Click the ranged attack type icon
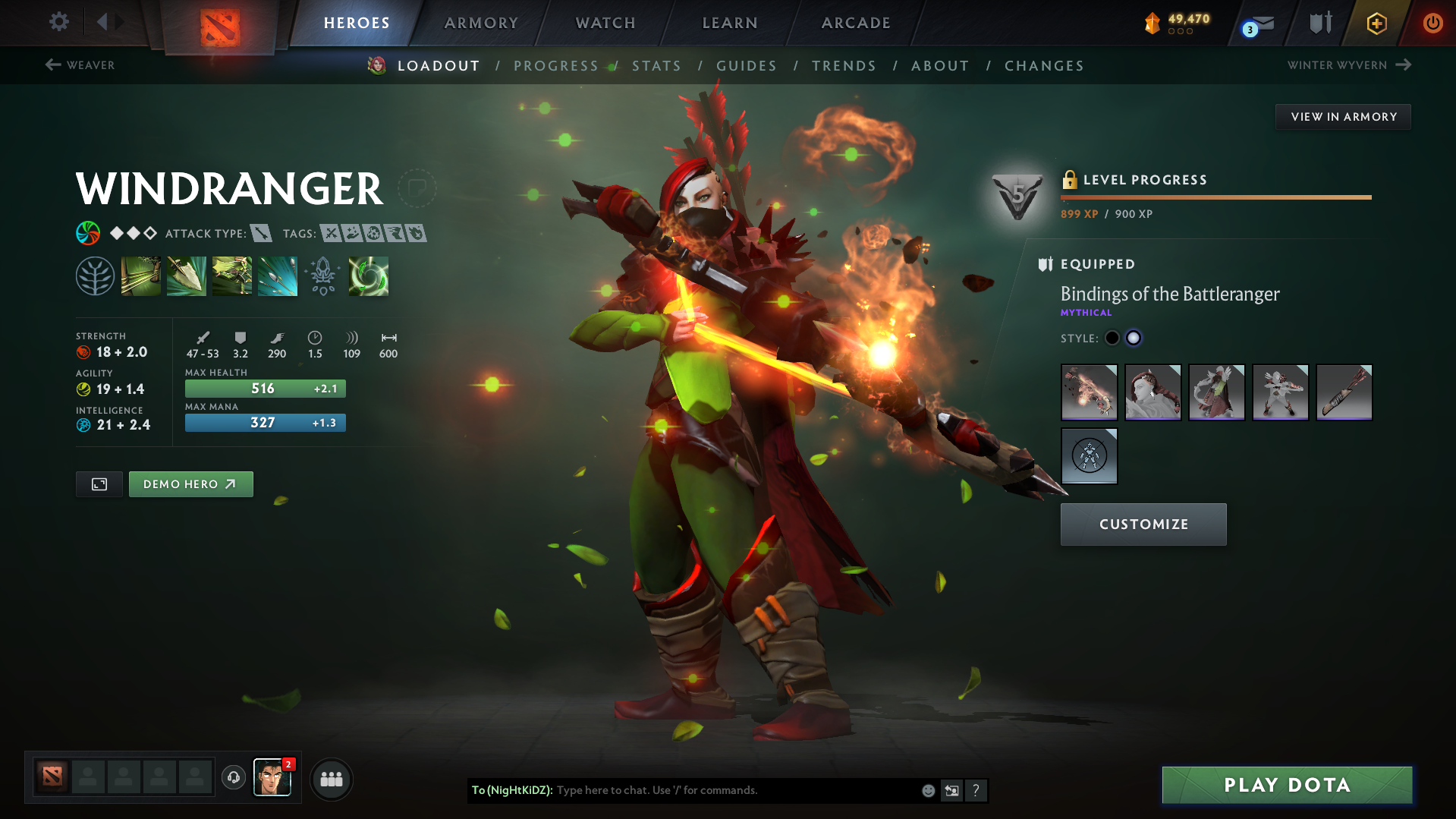The width and height of the screenshot is (1456, 819). pos(262,233)
